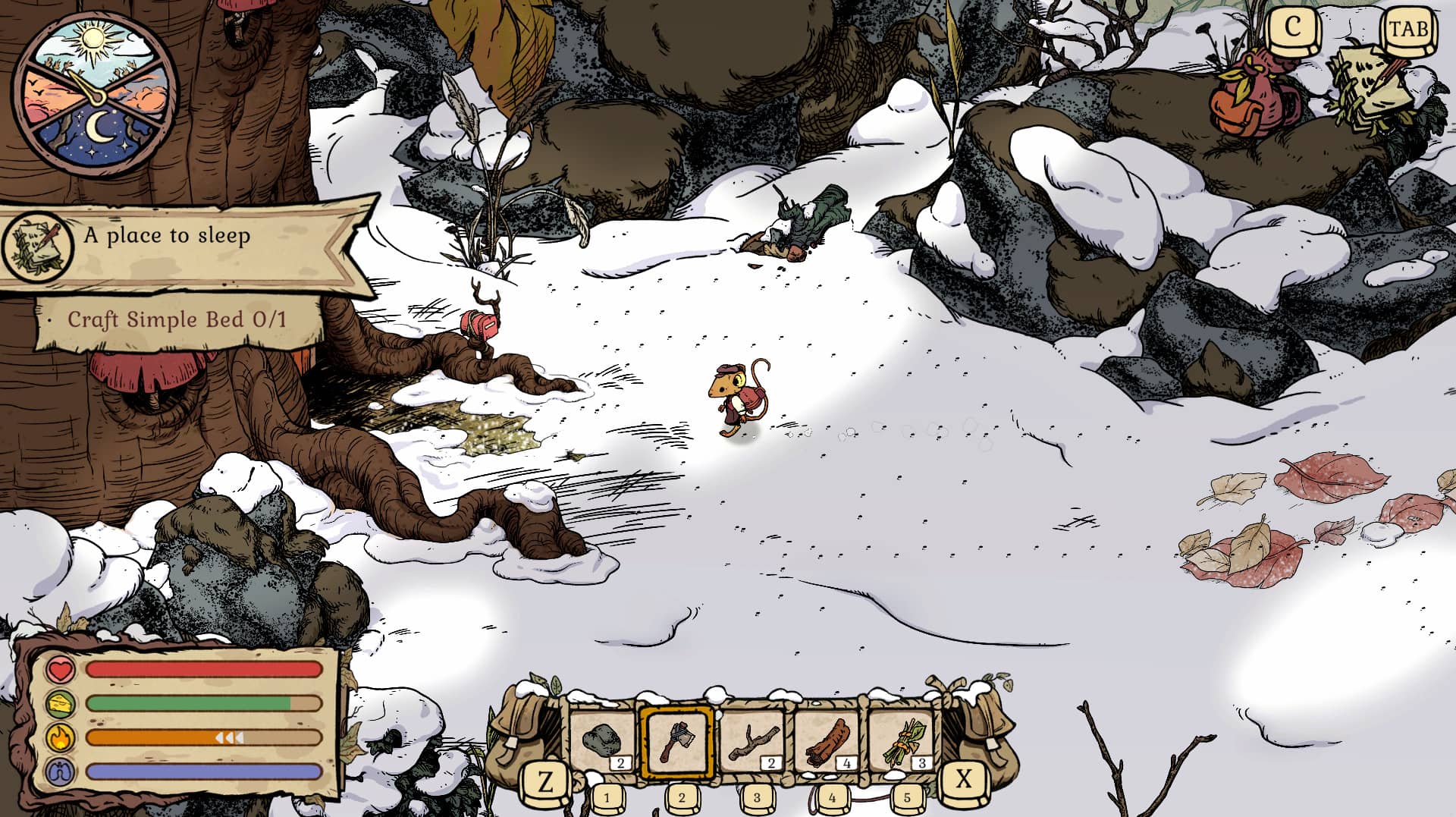Equip the stone axe from the hotbar
The image size is (1456, 817).
[677, 741]
